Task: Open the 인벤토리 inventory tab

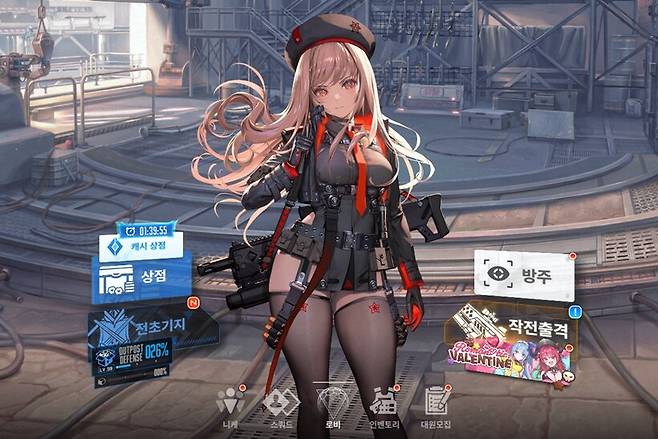Action: pyautogui.click(x=383, y=404)
